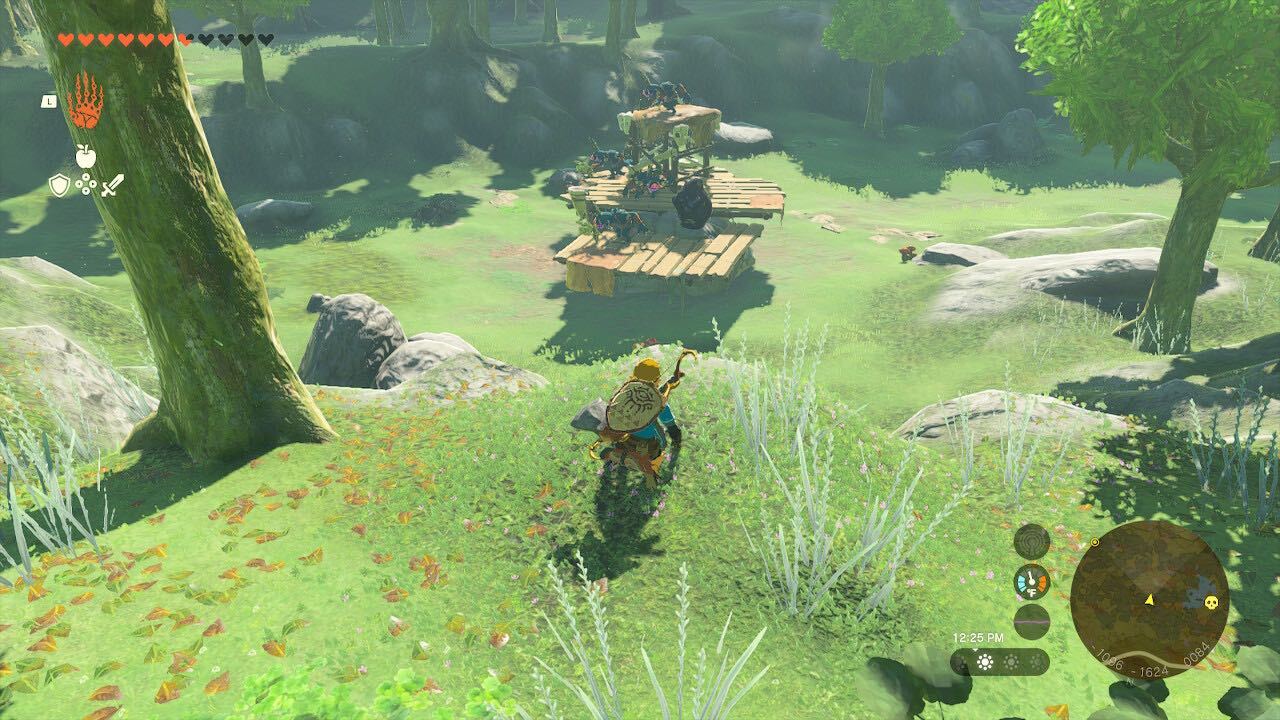Click the sword attack icon
This screenshot has width=1280, height=720.
113,186
